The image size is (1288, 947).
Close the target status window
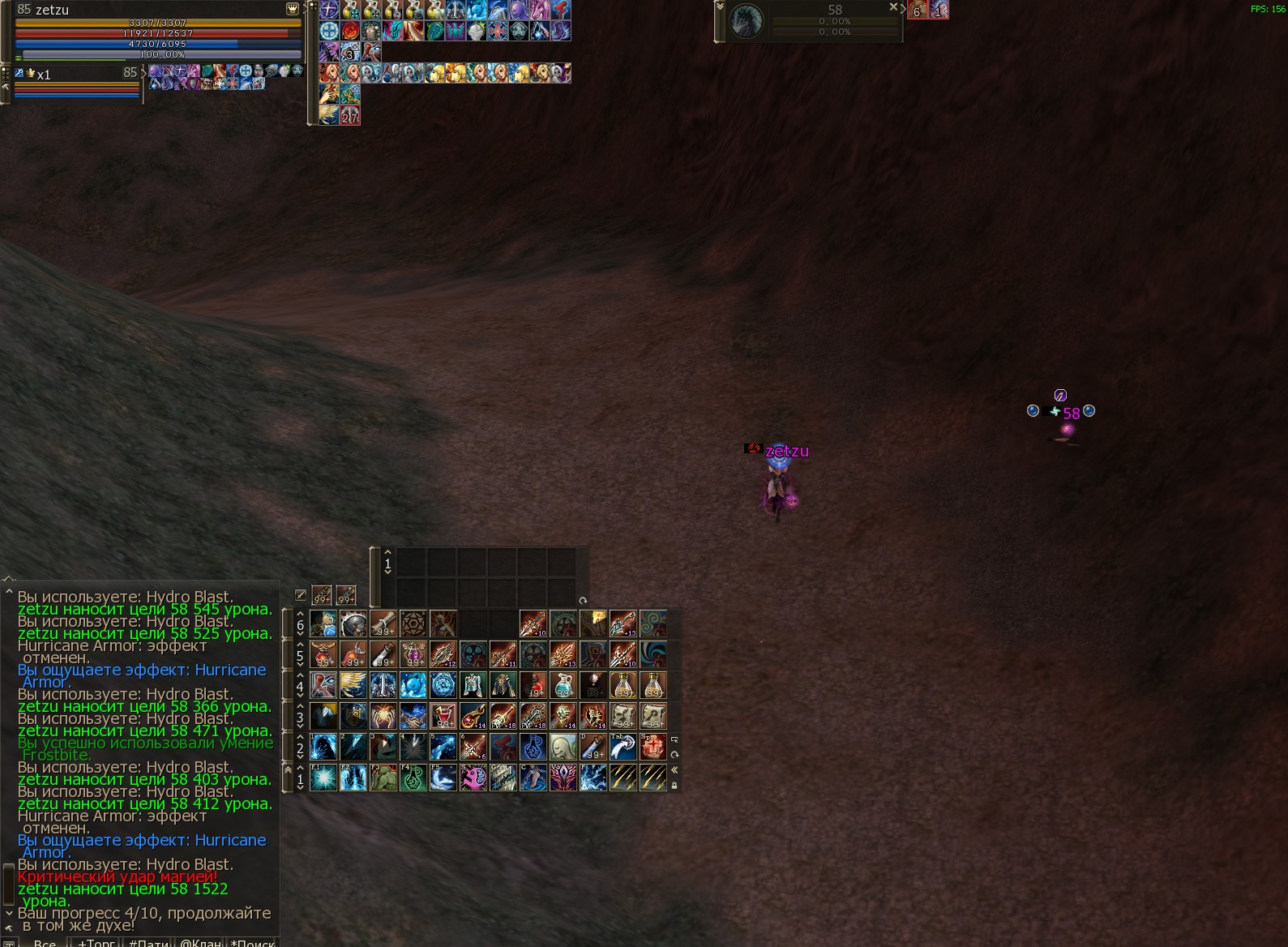point(893,6)
